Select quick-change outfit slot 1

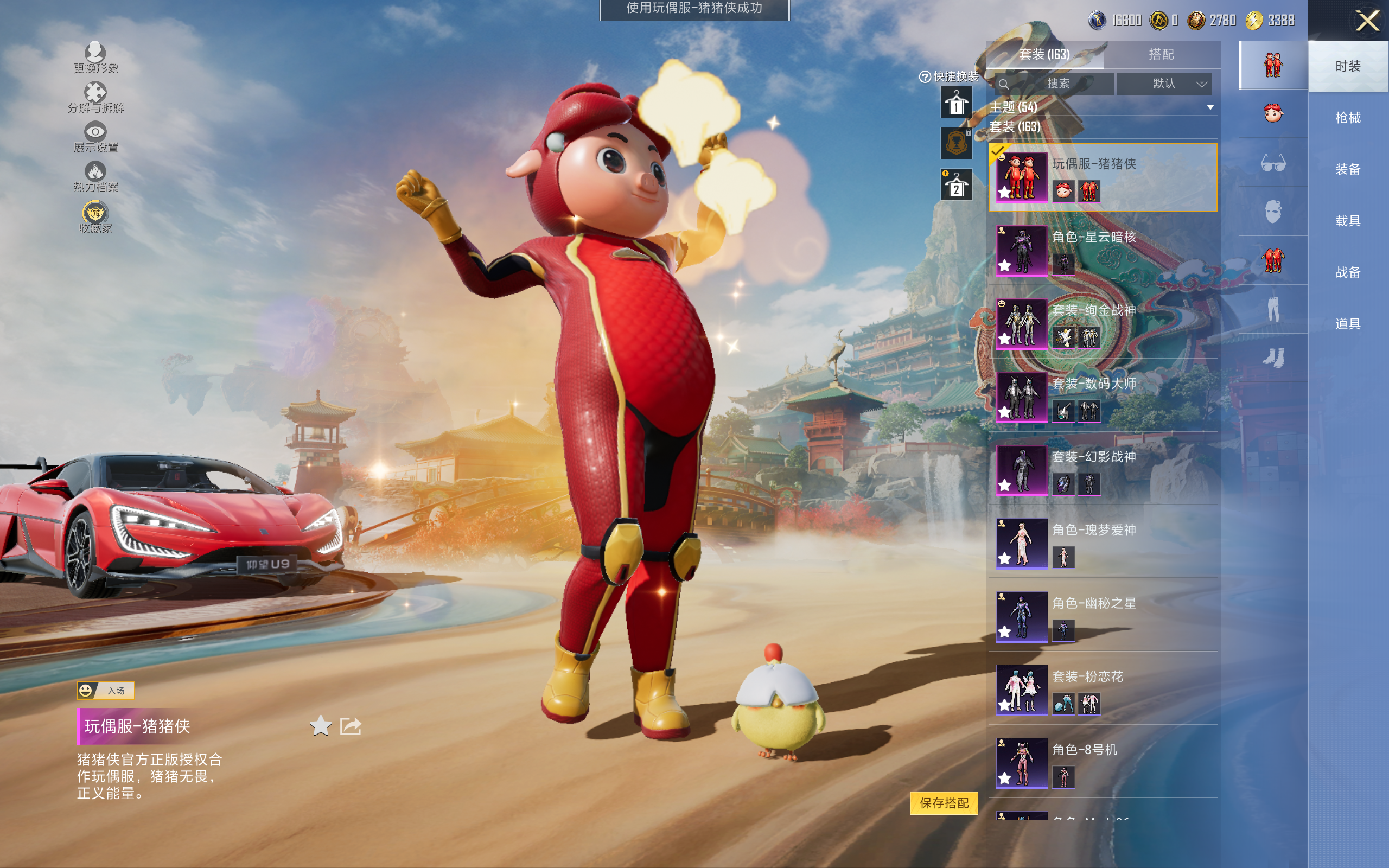click(955, 103)
